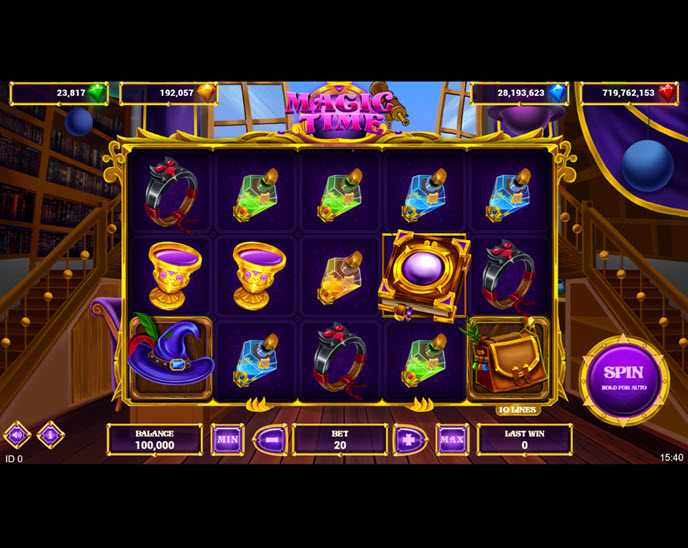Toggle the sound speaker icon
Viewport: 688px width, 548px height.
point(17,435)
